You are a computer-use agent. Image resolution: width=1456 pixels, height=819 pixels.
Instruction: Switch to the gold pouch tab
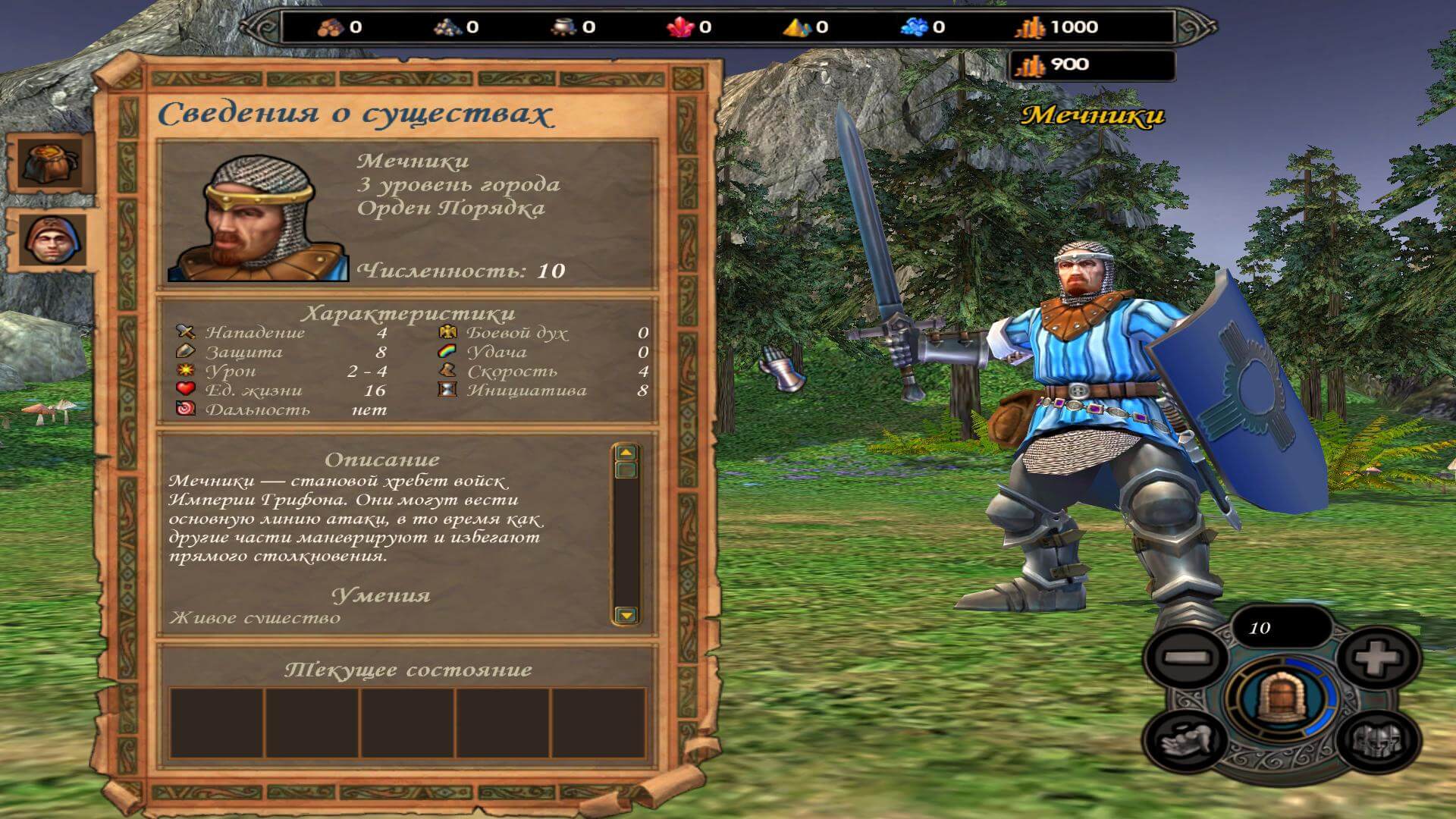(50, 163)
